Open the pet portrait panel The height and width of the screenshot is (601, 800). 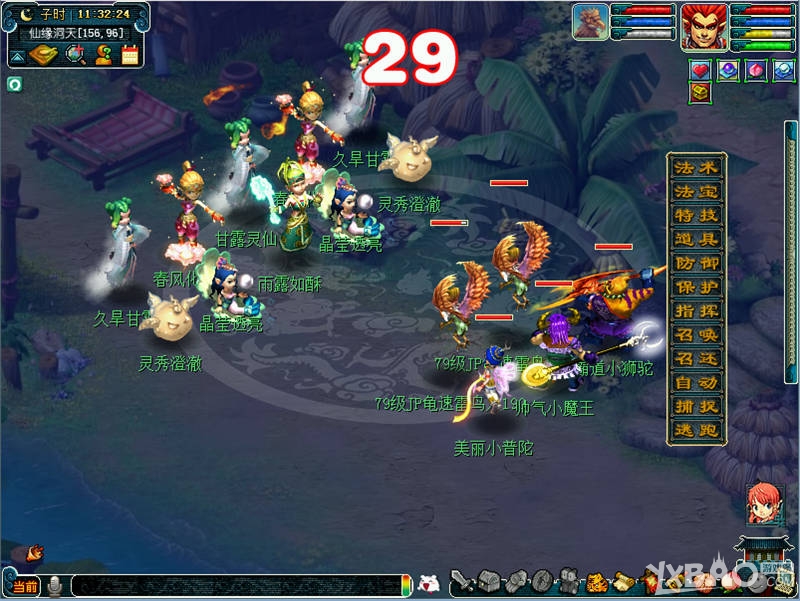590,22
